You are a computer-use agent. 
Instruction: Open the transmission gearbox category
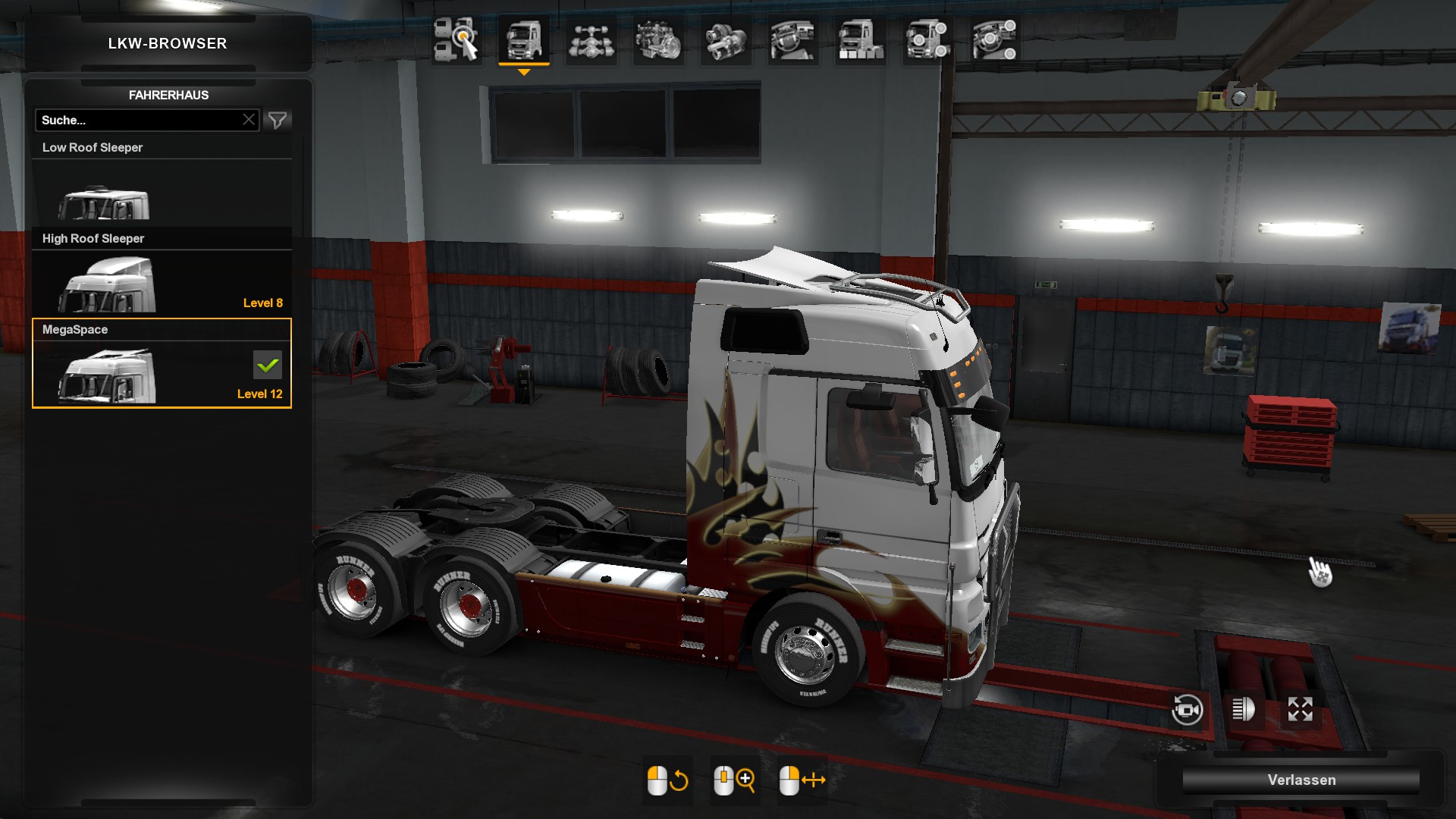pos(725,40)
